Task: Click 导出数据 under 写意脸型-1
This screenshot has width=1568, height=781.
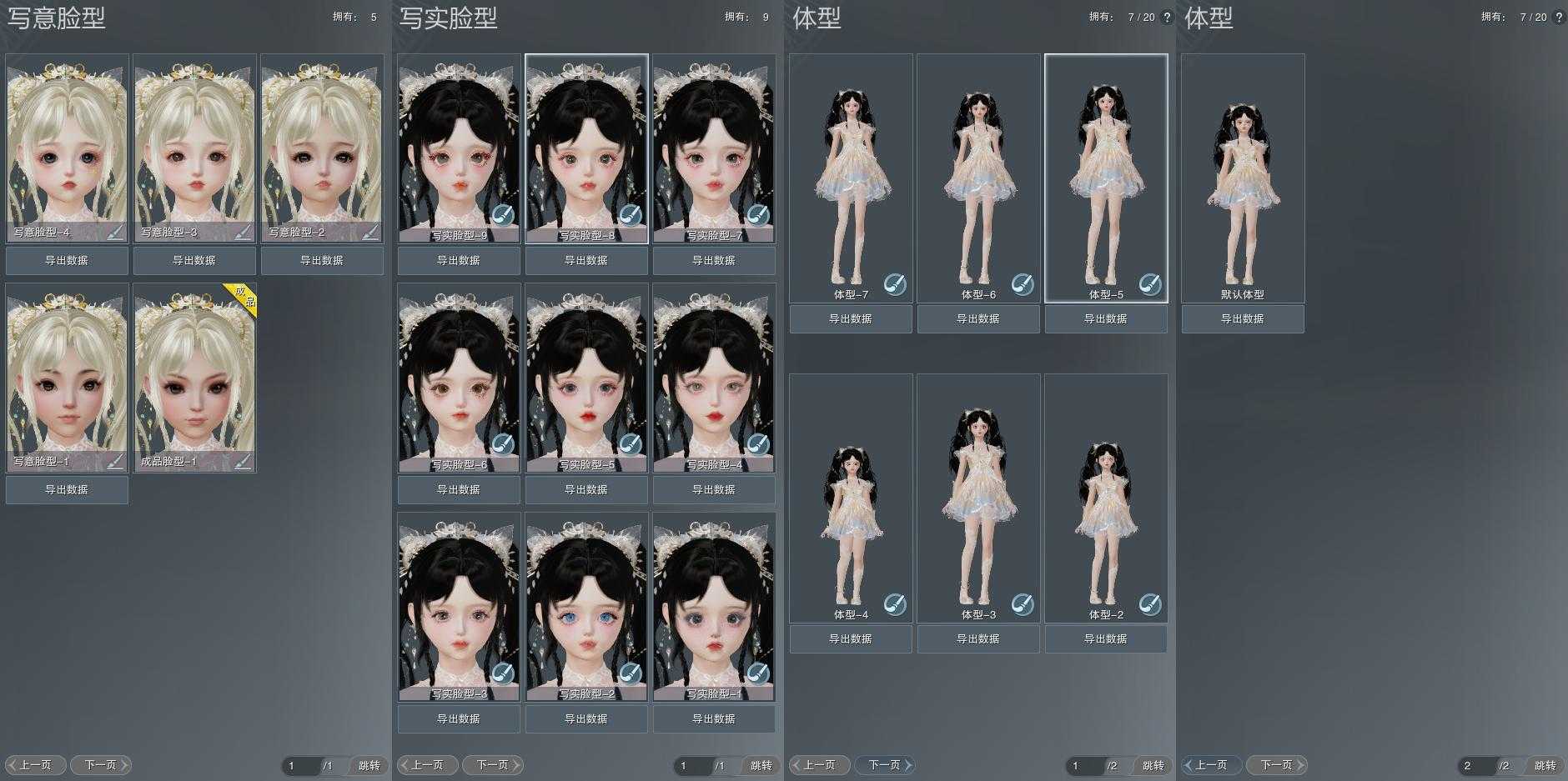Action: [x=67, y=490]
